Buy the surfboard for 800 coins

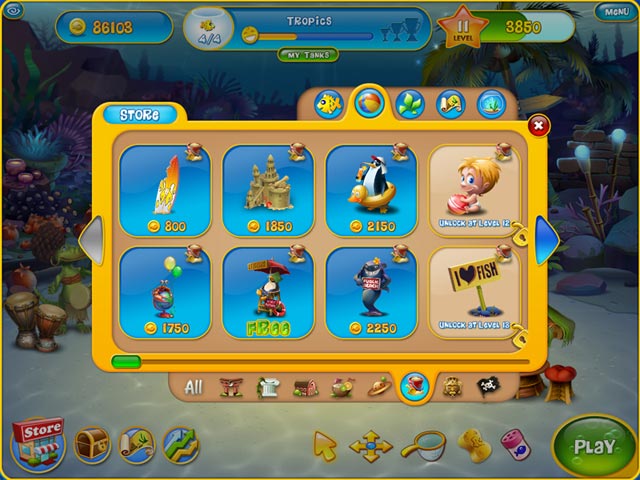(165, 191)
